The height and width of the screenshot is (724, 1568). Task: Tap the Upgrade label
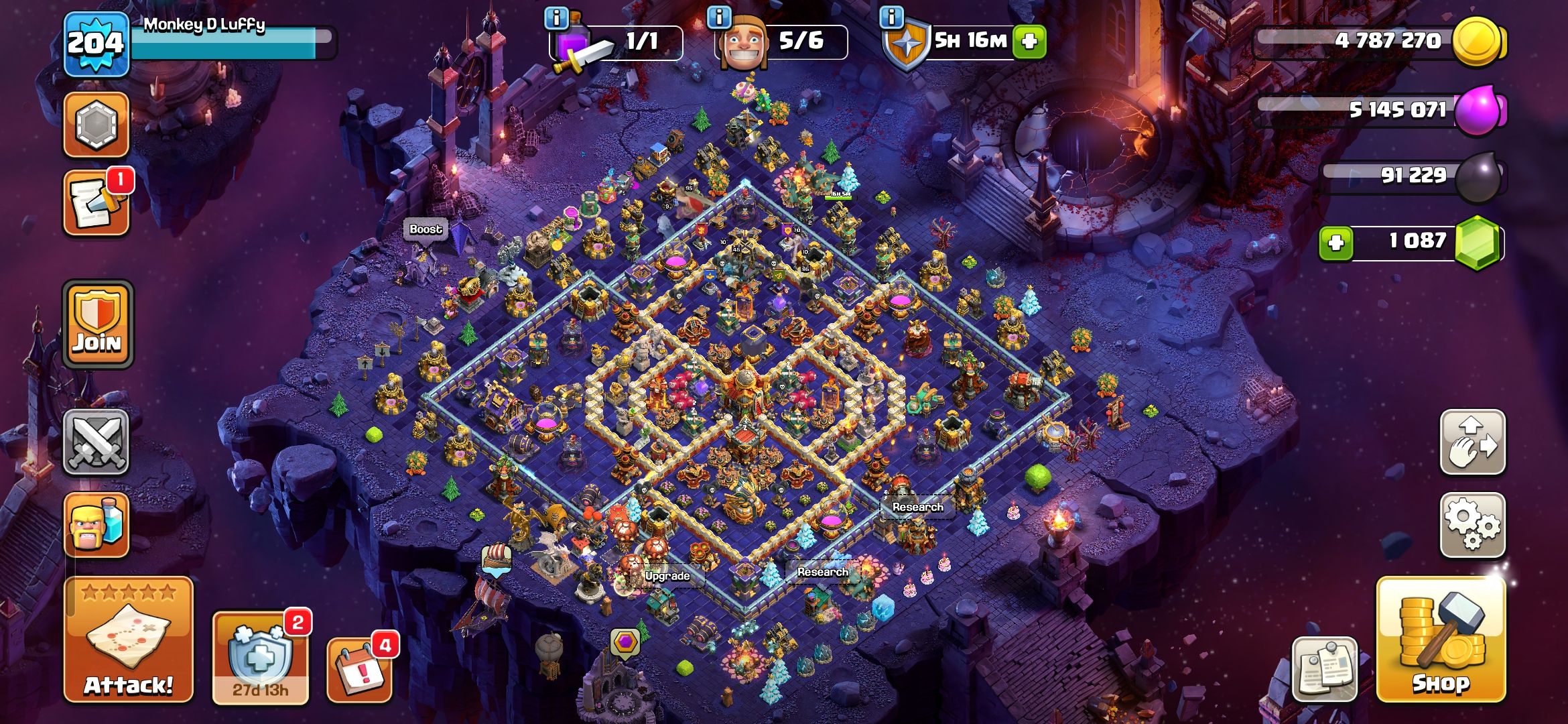pos(667,576)
